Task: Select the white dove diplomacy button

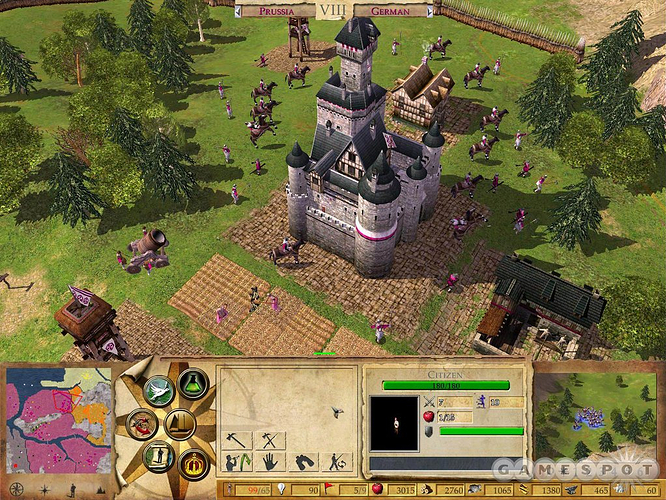Action: click(x=158, y=388)
